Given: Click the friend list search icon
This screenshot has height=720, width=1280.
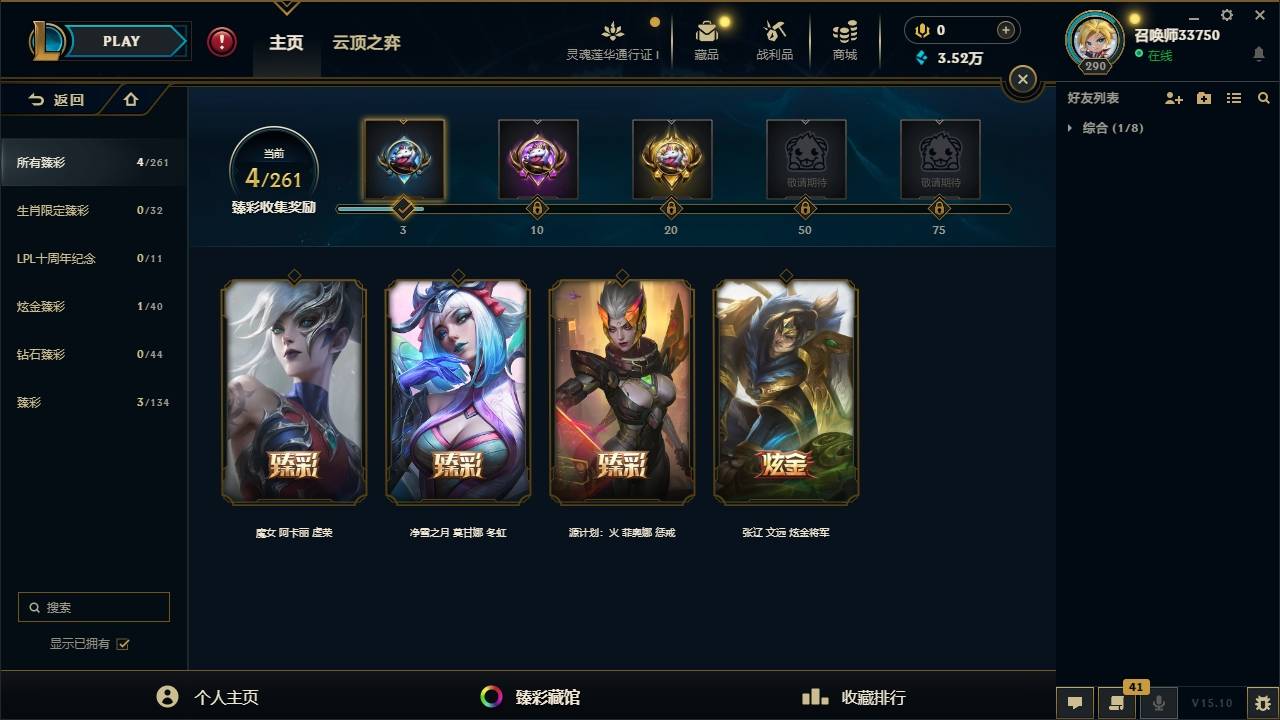Looking at the screenshot, I should click(x=1263, y=98).
